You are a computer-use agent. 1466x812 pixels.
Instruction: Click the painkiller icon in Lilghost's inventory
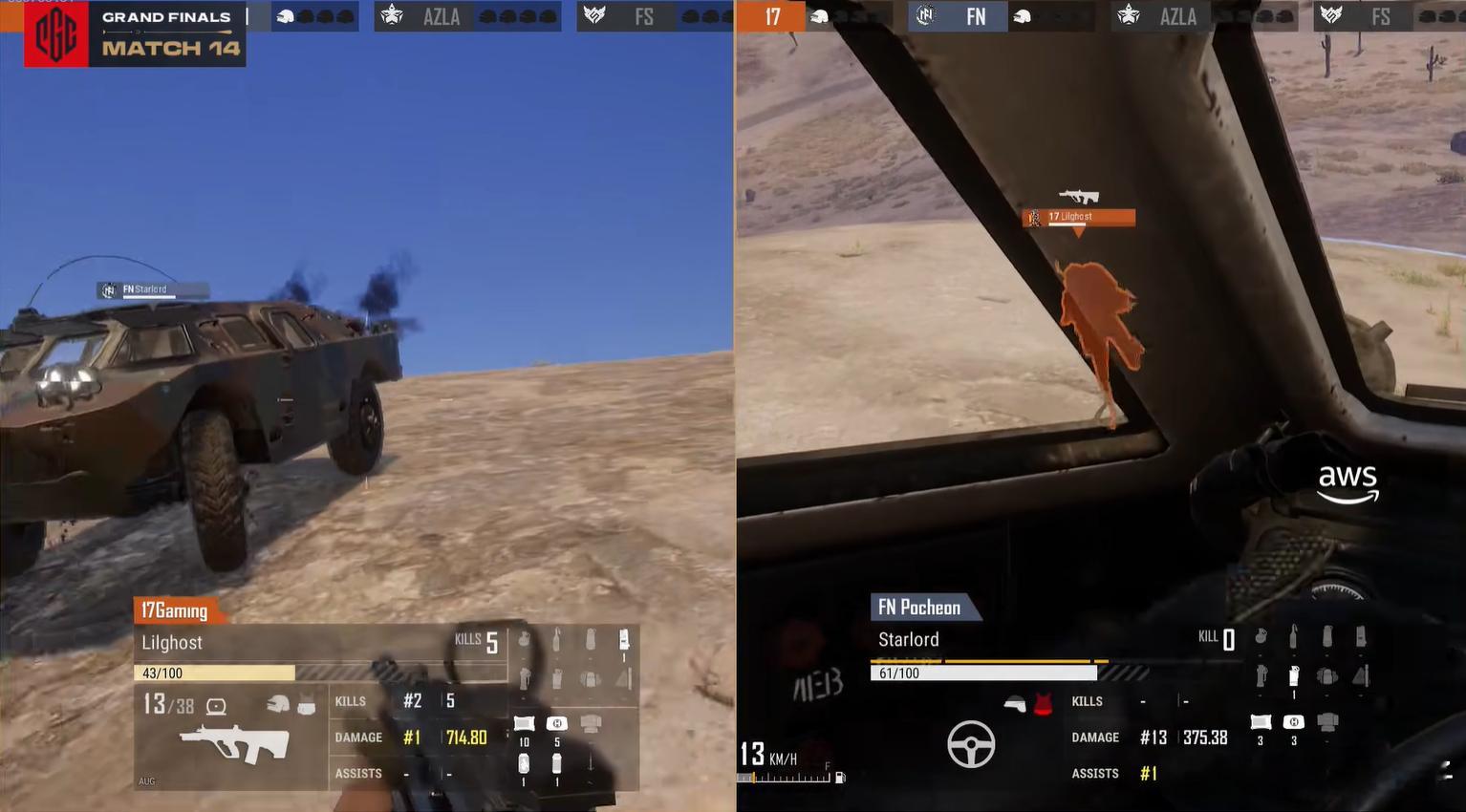tap(557, 764)
